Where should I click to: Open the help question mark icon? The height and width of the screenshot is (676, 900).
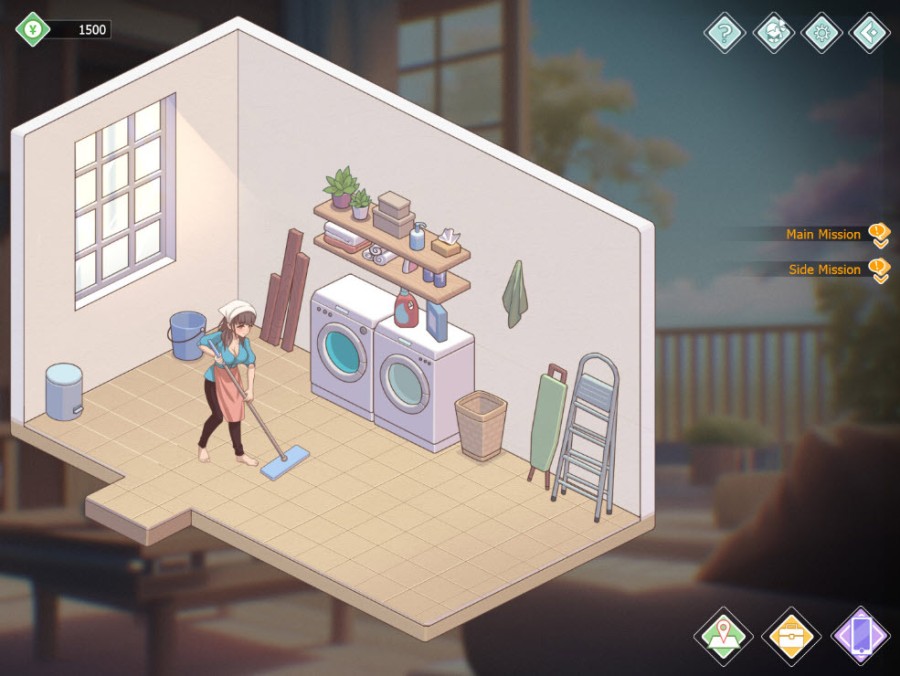pyautogui.click(x=725, y=33)
